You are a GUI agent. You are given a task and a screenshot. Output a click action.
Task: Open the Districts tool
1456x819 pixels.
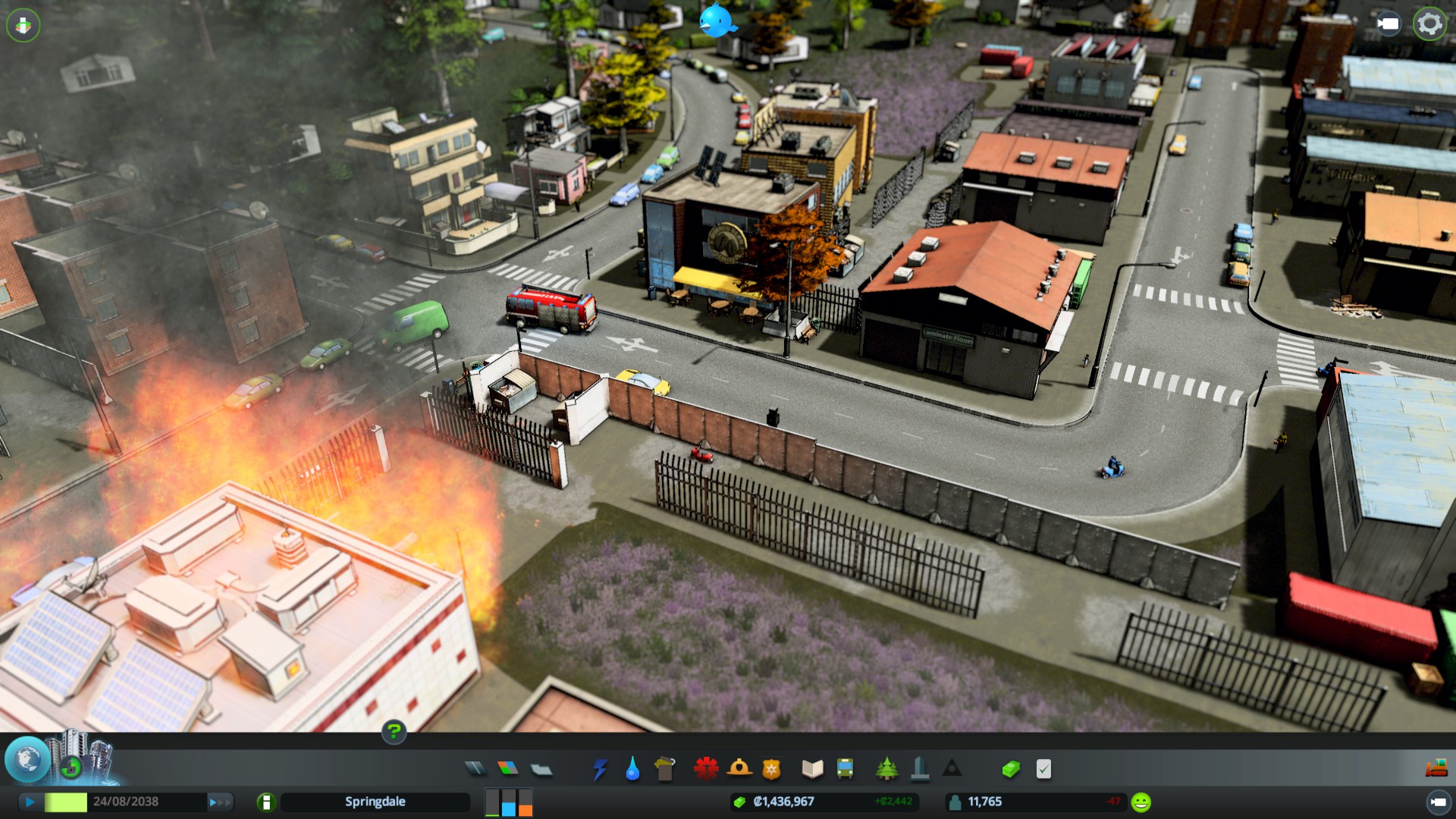541,770
